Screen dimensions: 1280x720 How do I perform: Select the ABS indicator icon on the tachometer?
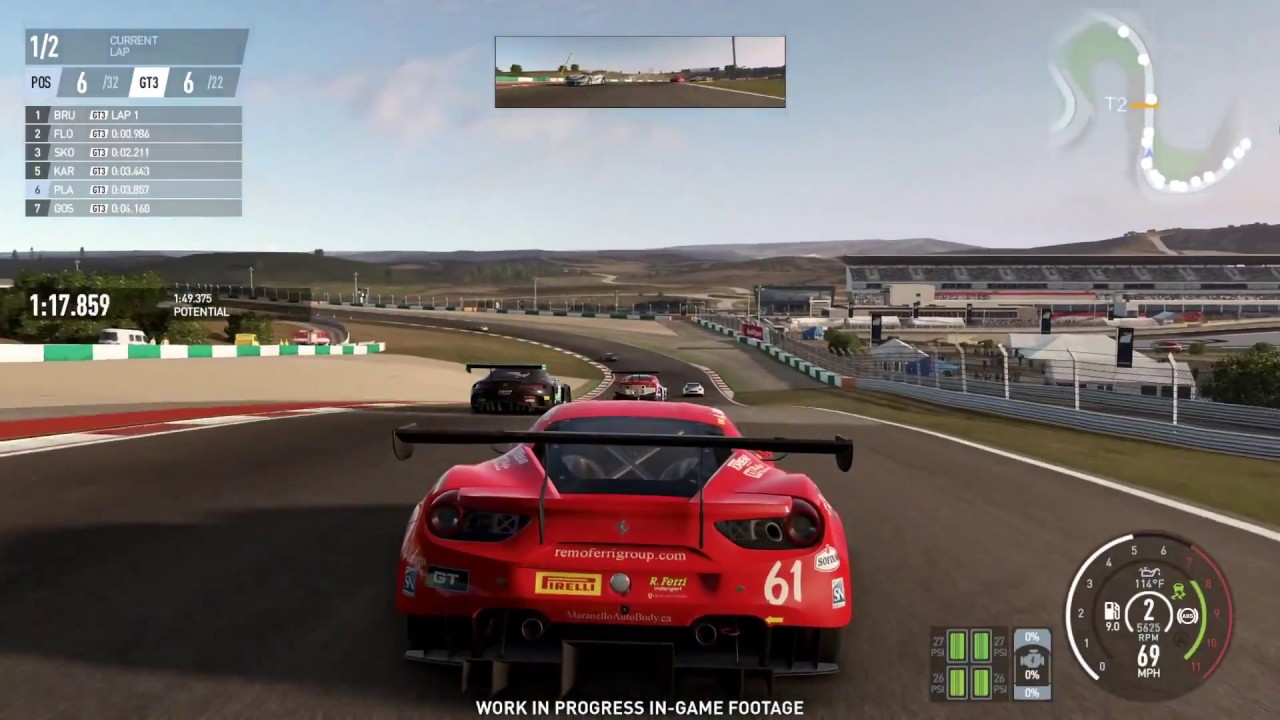1186,616
